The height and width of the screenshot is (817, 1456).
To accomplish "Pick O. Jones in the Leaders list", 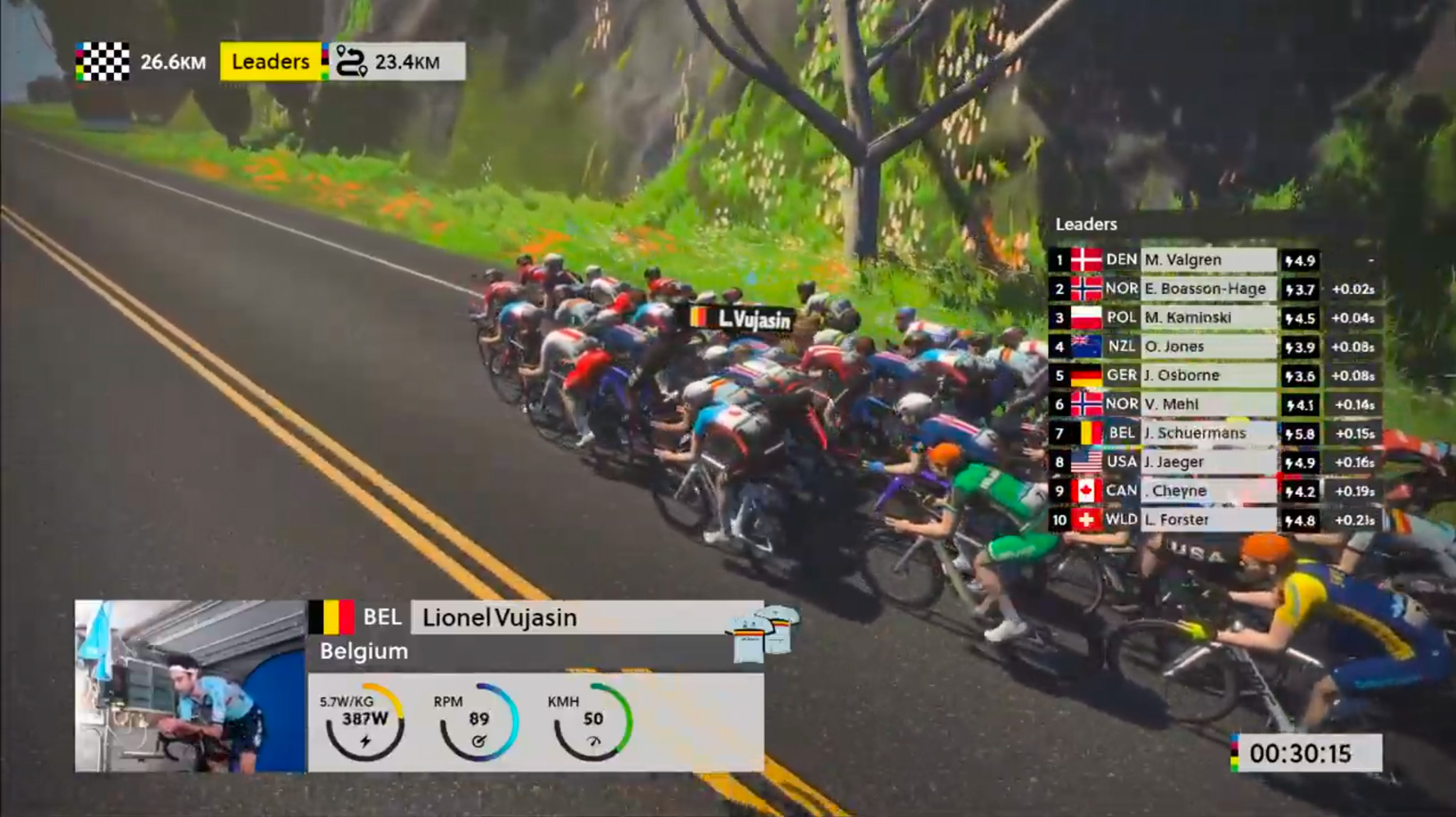I will (x=1207, y=346).
